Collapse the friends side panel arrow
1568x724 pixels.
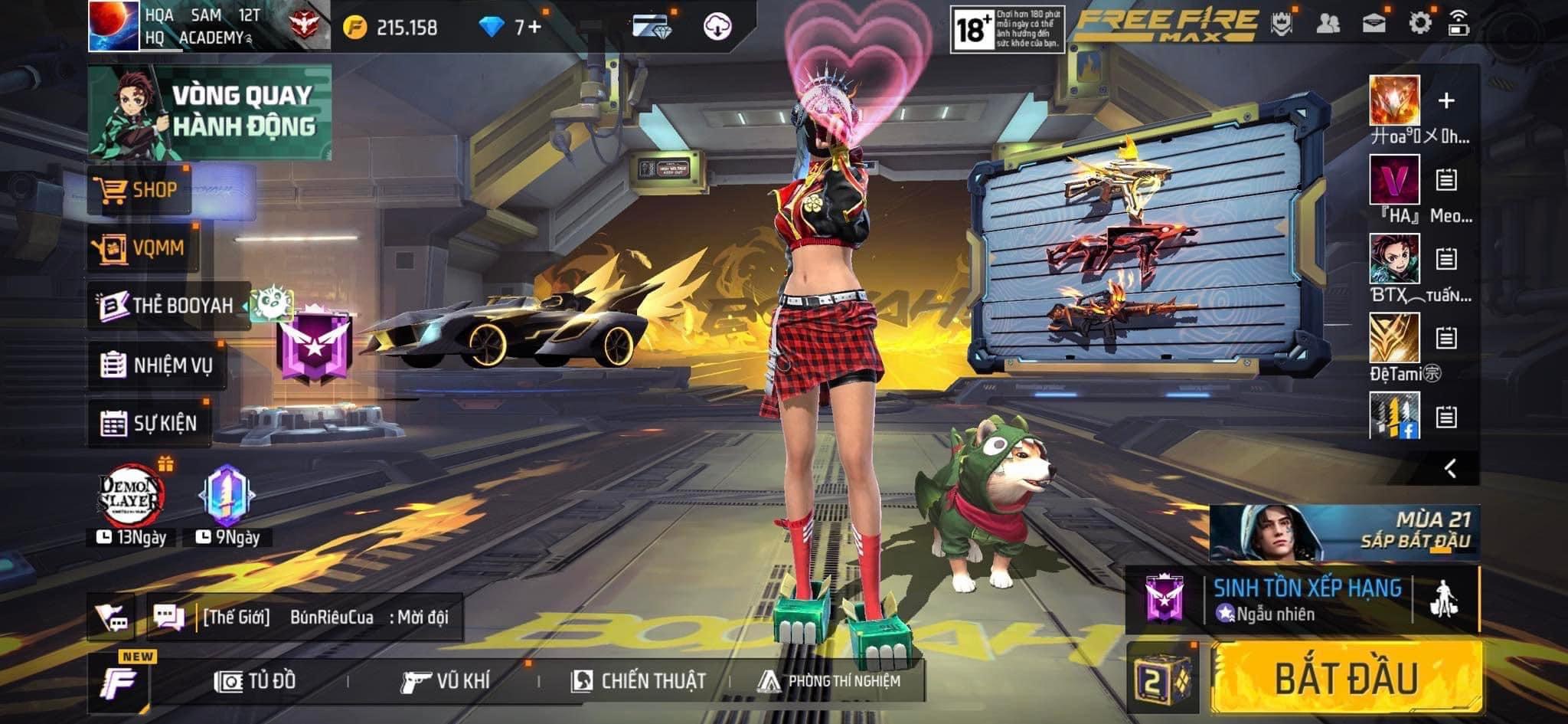point(1450,468)
